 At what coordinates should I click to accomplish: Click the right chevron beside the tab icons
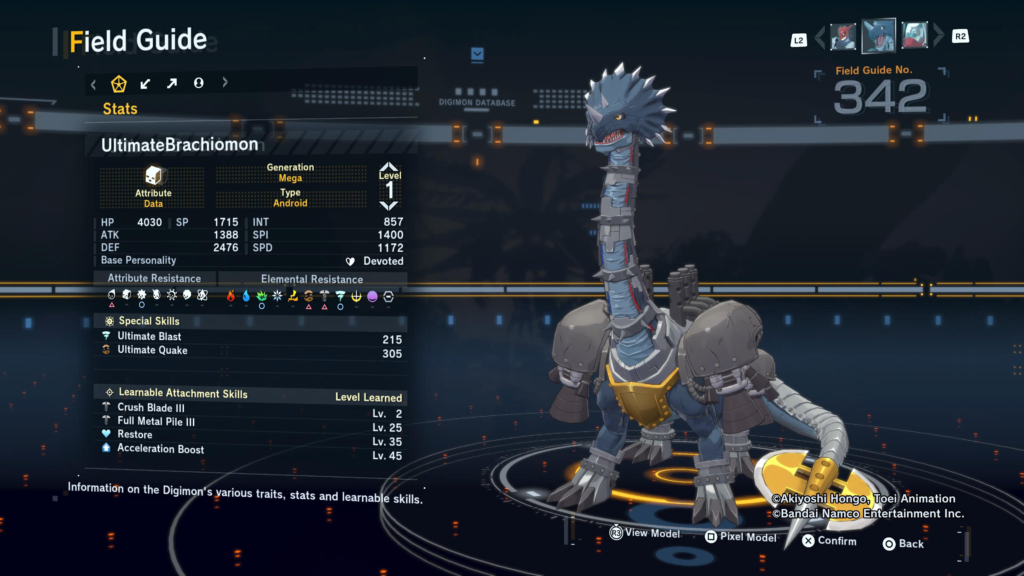[225, 83]
